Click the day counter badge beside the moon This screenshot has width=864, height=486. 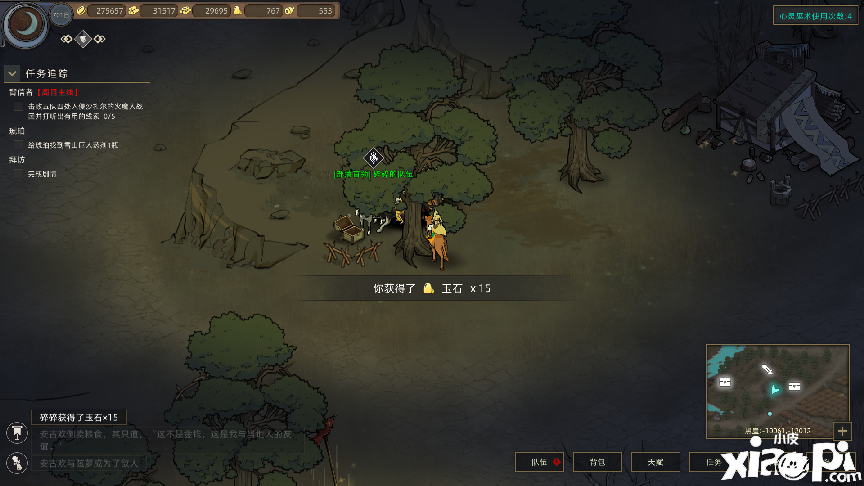(60, 15)
